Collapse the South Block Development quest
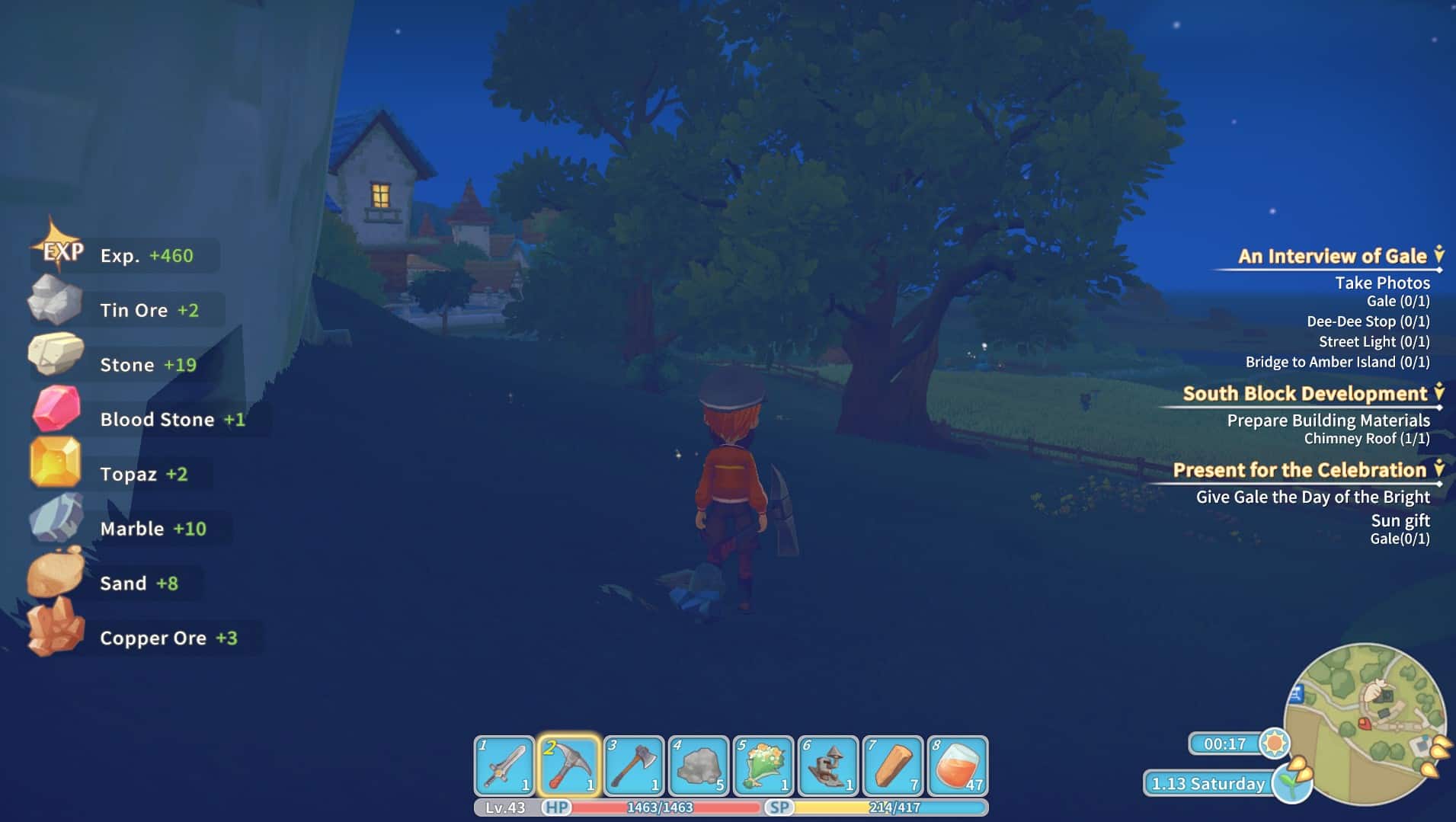 [x=1441, y=393]
